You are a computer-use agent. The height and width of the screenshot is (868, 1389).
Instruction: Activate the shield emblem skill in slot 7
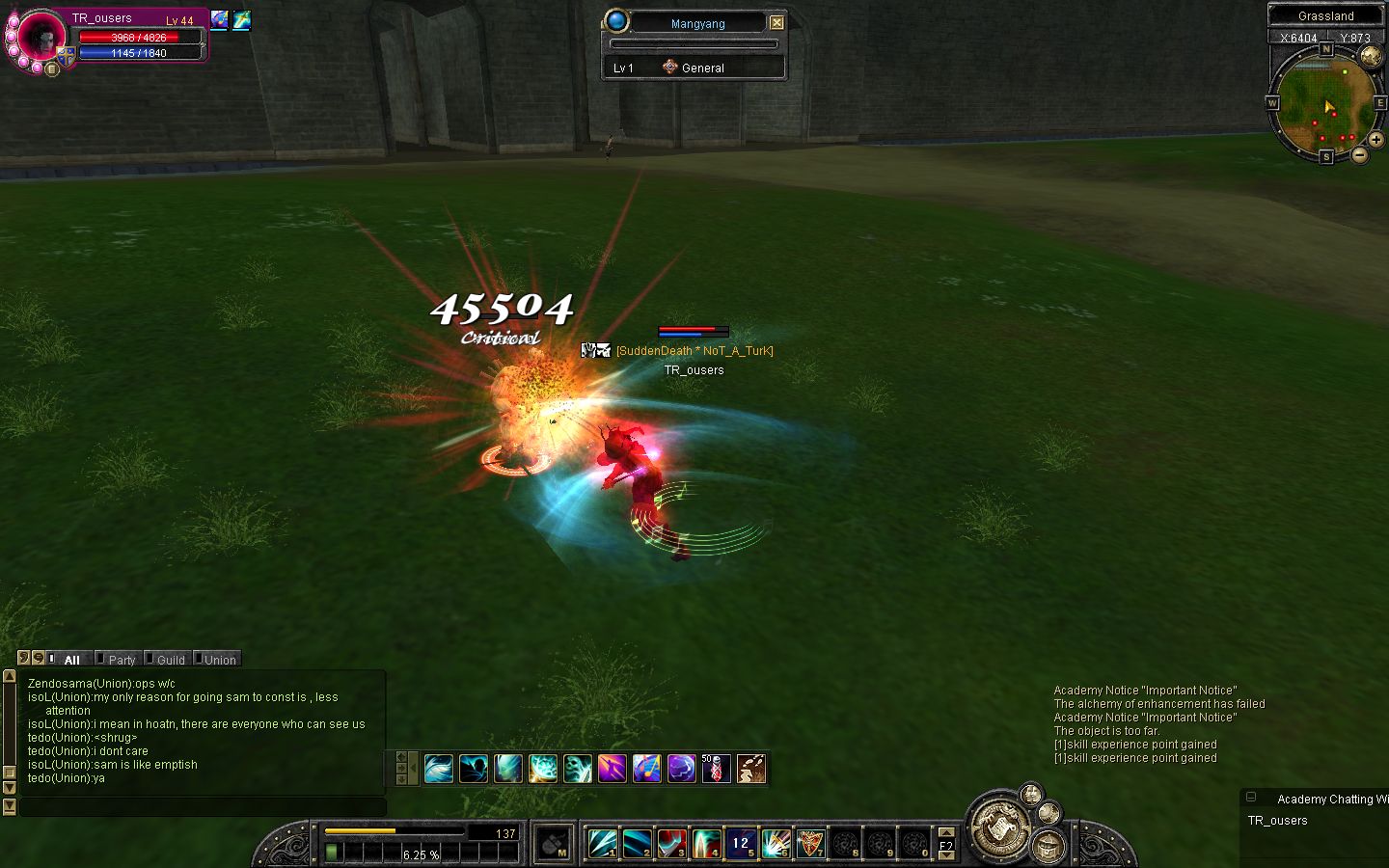810,843
